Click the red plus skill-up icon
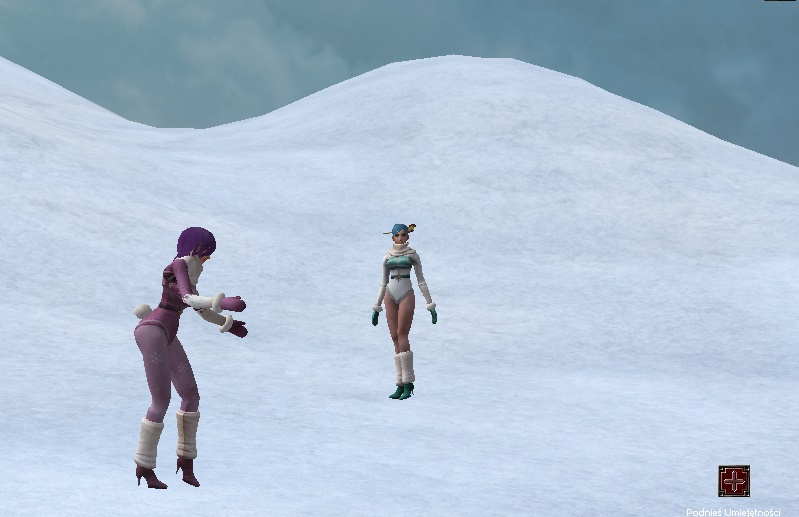 tap(734, 481)
